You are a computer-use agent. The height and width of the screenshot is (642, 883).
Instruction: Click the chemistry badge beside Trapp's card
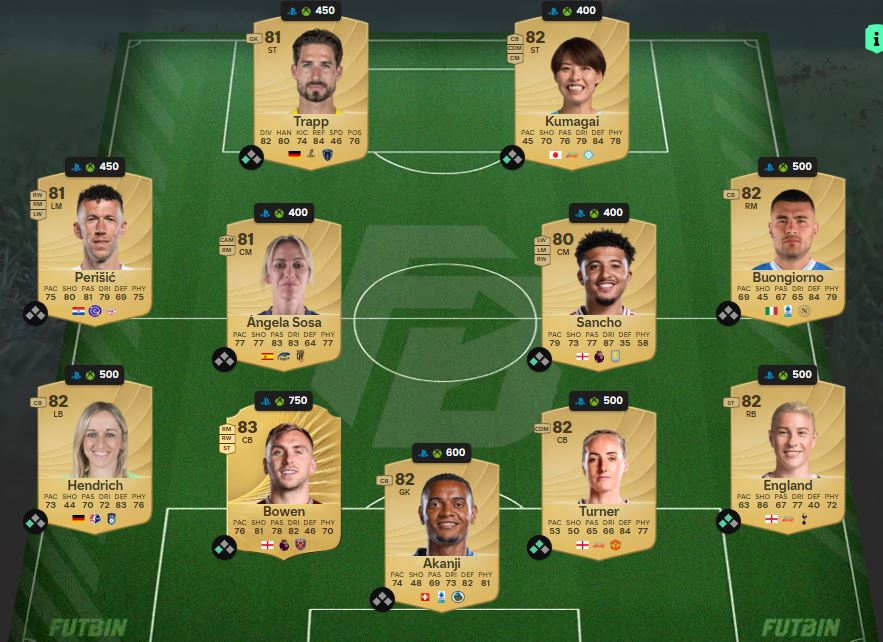[x=251, y=158]
